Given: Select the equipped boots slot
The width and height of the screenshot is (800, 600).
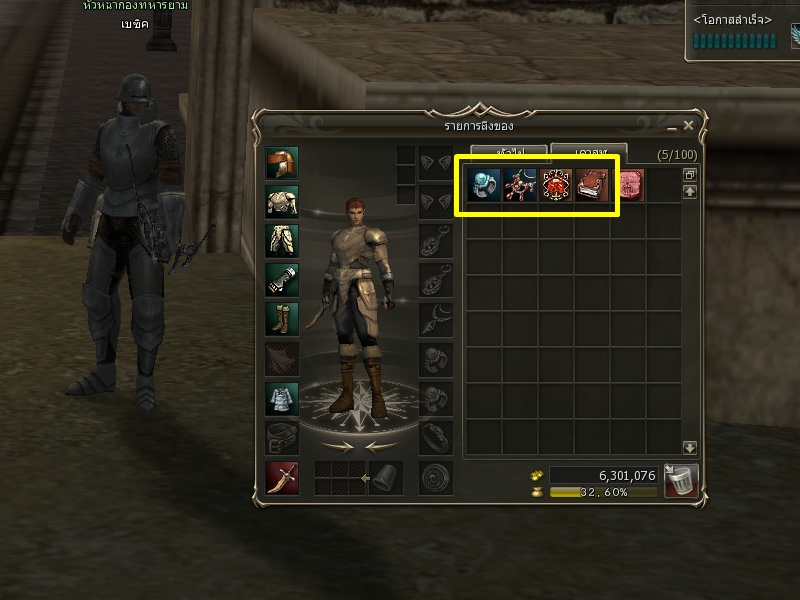Looking at the screenshot, I should [281, 319].
